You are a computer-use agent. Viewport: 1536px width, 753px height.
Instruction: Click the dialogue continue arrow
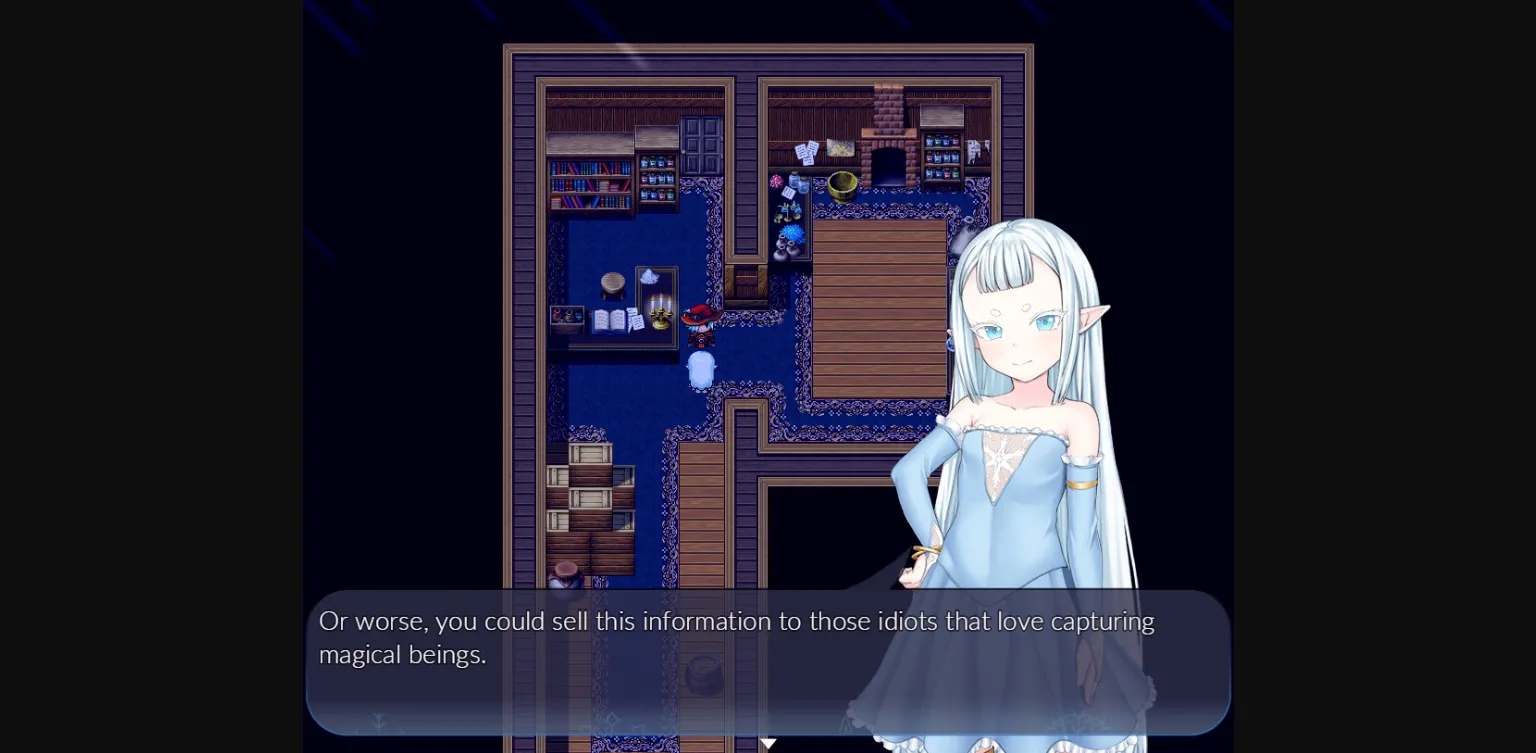(x=770, y=742)
